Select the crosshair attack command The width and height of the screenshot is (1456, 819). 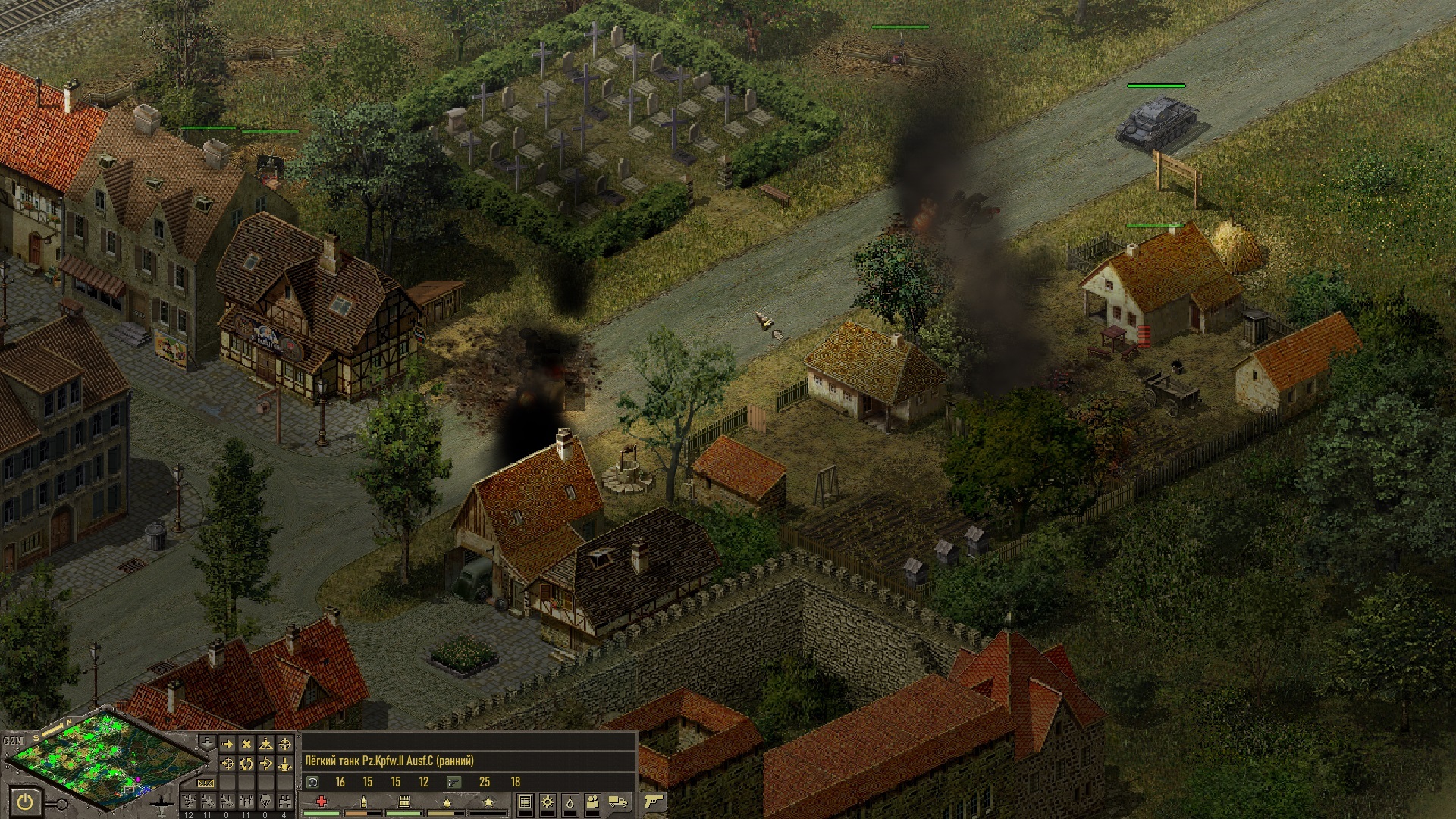point(285,745)
